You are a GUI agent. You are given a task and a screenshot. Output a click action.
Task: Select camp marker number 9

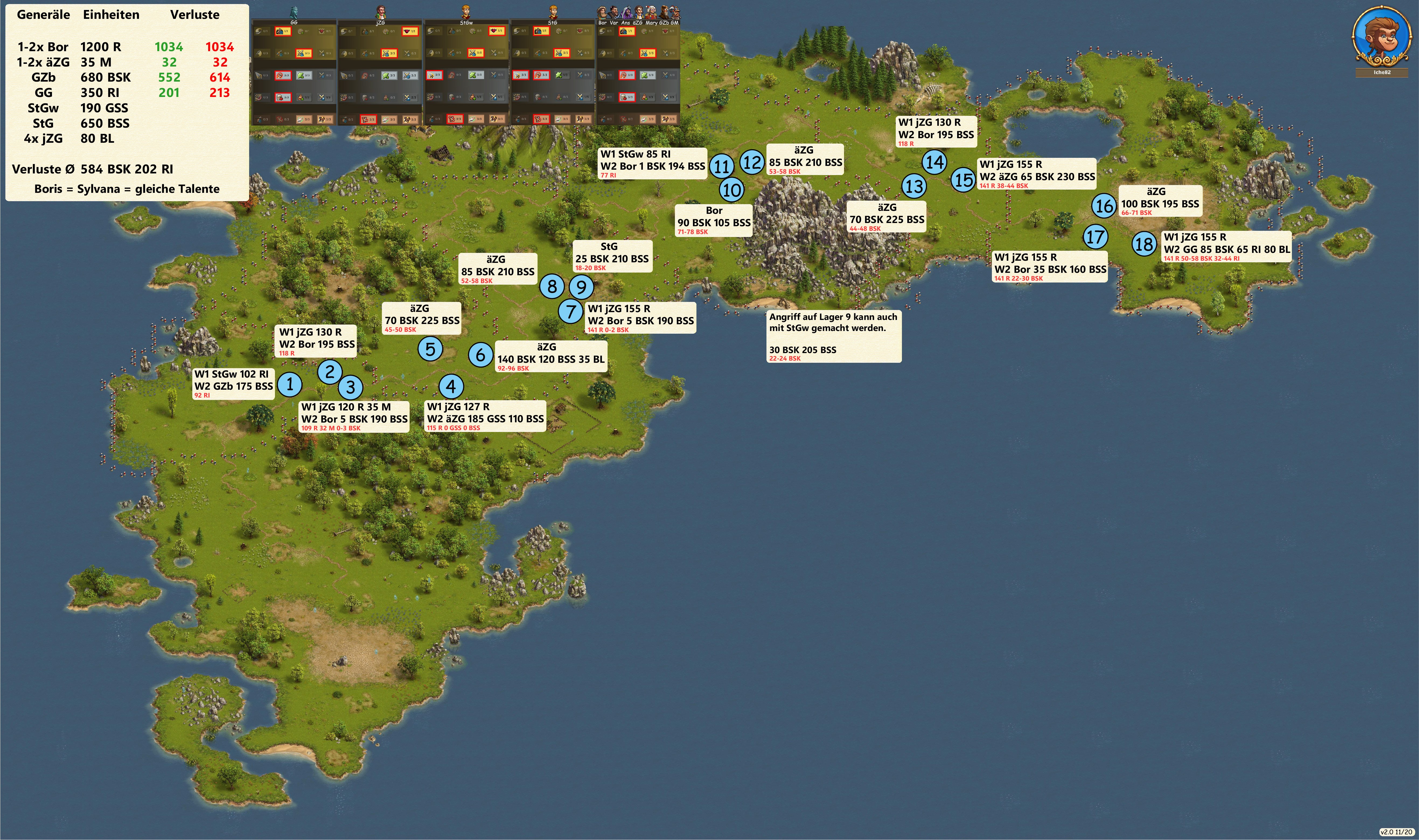(x=581, y=287)
